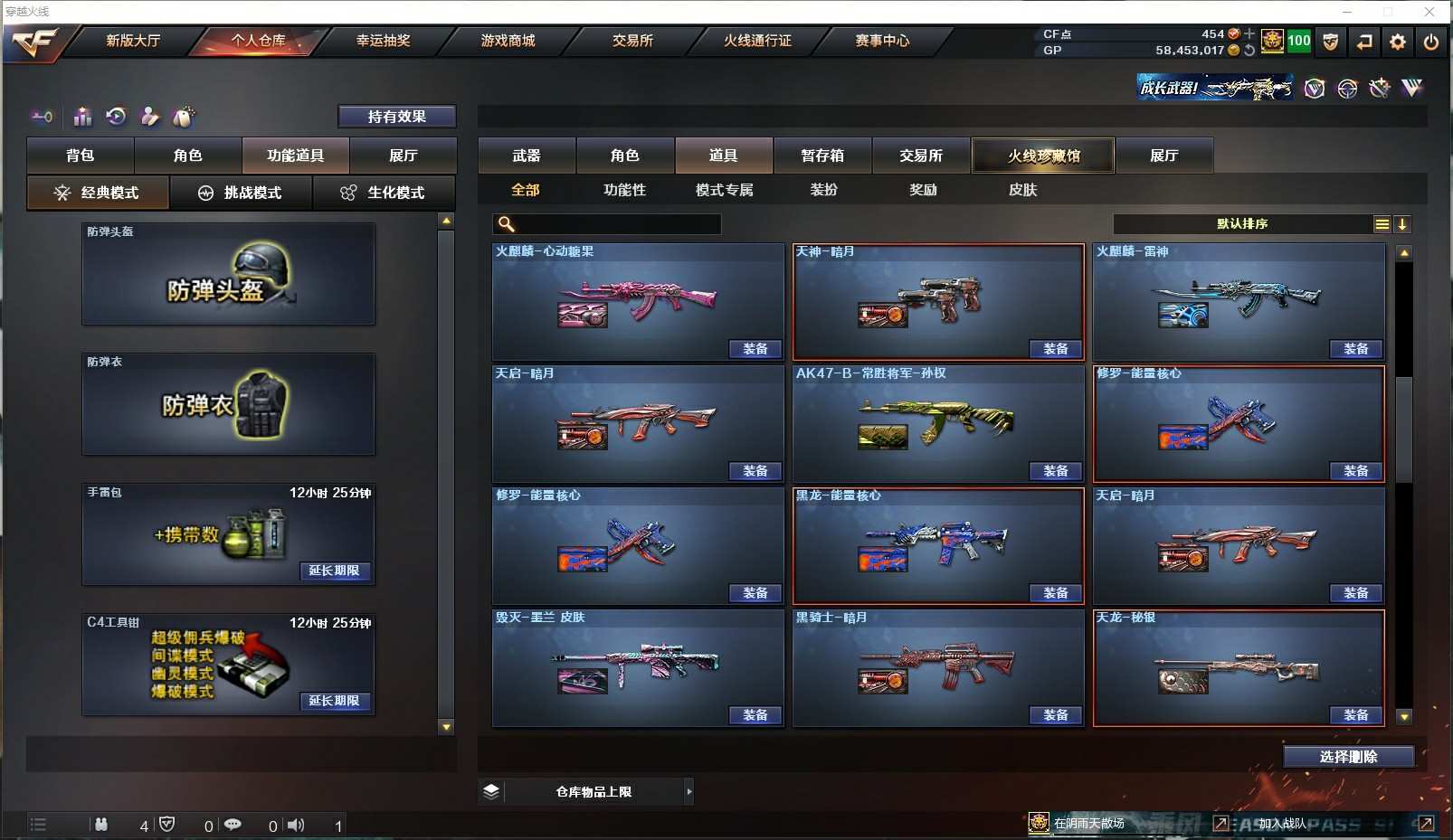The height and width of the screenshot is (840, 1453).
Task: Equip the 火麒麟-心动糖果 weapon
Action: click(x=755, y=349)
